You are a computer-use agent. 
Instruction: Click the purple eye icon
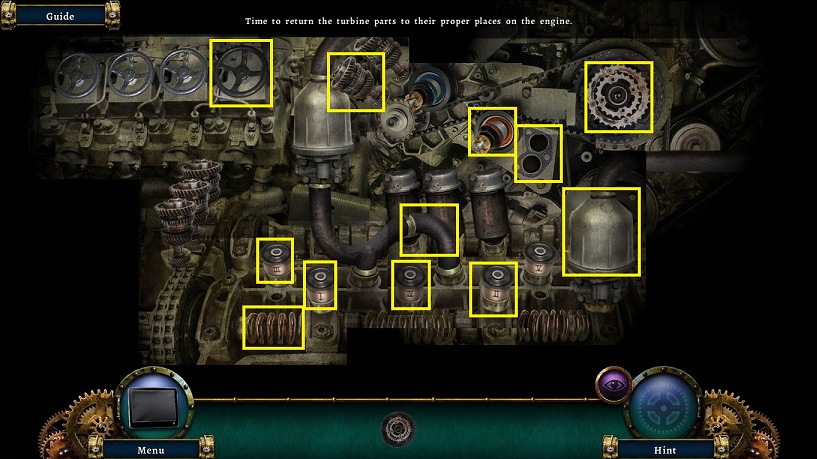click(611, 383)
